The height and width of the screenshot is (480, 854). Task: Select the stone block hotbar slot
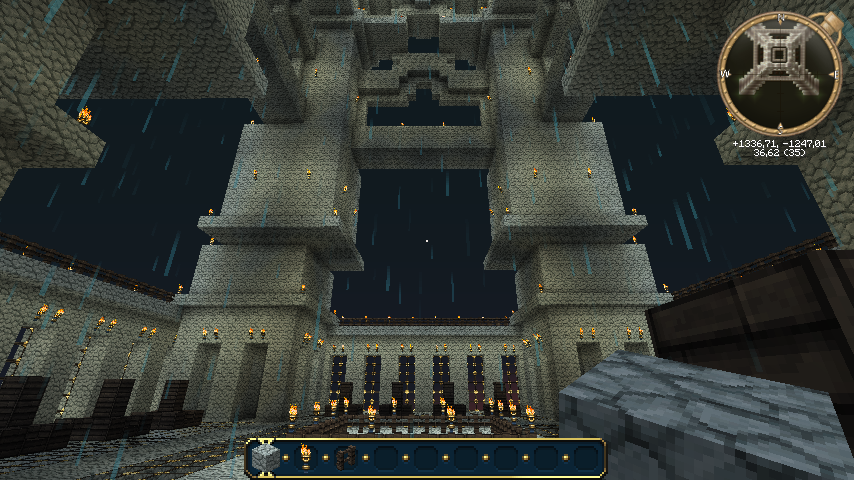point(265,458)
